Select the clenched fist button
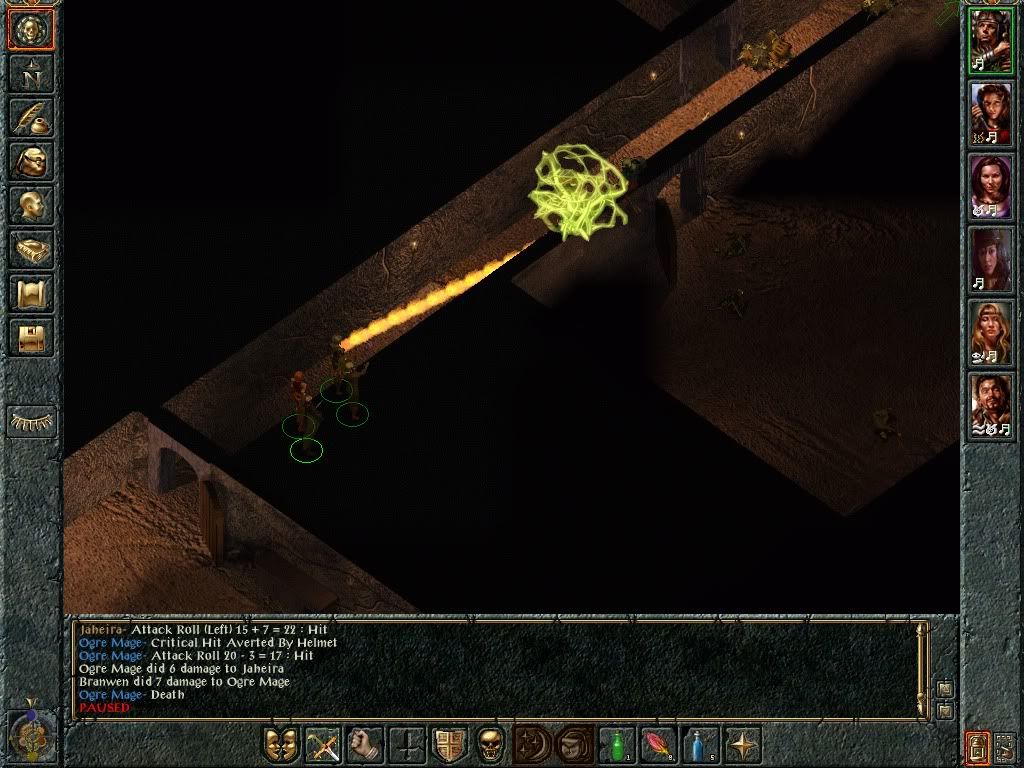This screenshot has width=1024, height=768. click(365, 745)
